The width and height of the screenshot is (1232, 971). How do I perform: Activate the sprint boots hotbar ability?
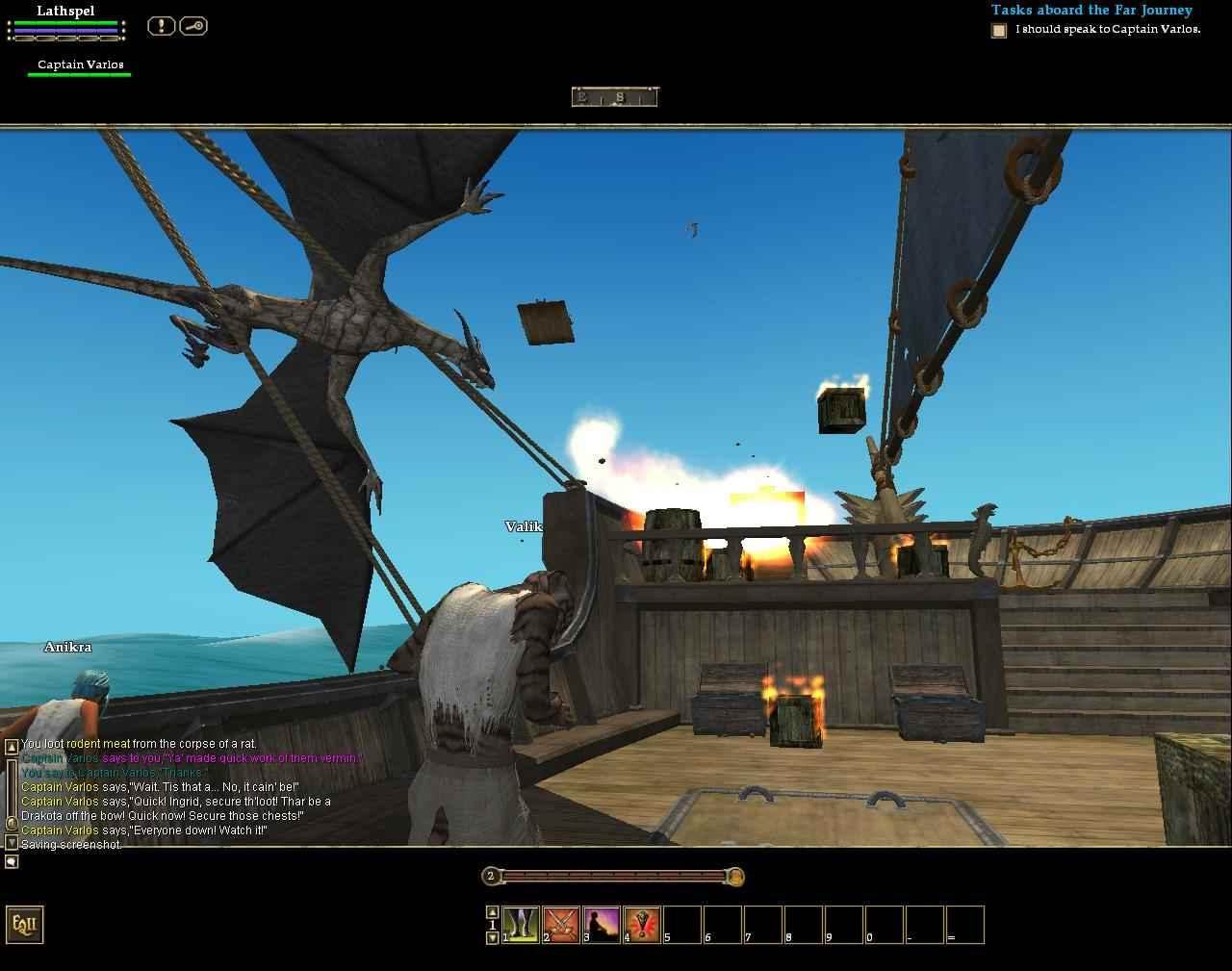521,924
